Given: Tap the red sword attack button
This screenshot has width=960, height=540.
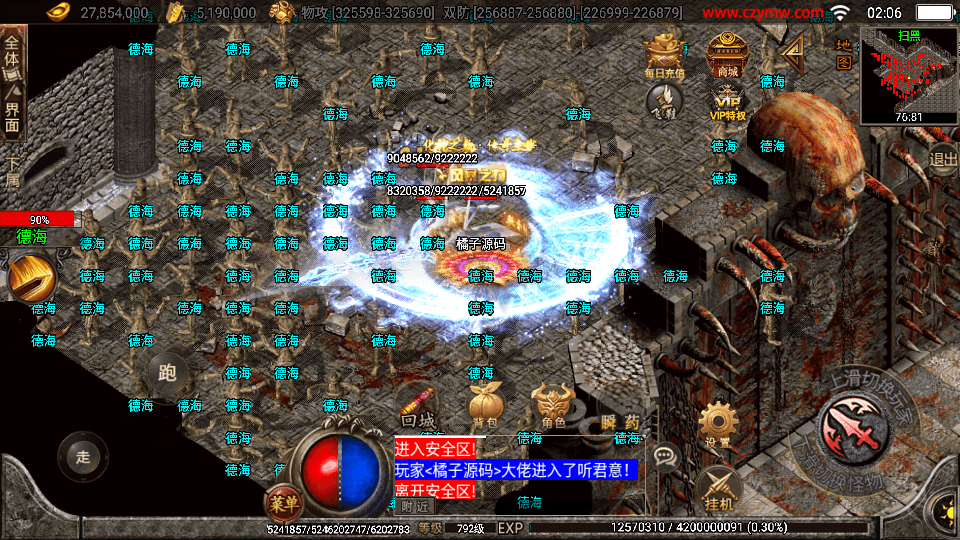Looking at the screenshot, I should point(855,430).
